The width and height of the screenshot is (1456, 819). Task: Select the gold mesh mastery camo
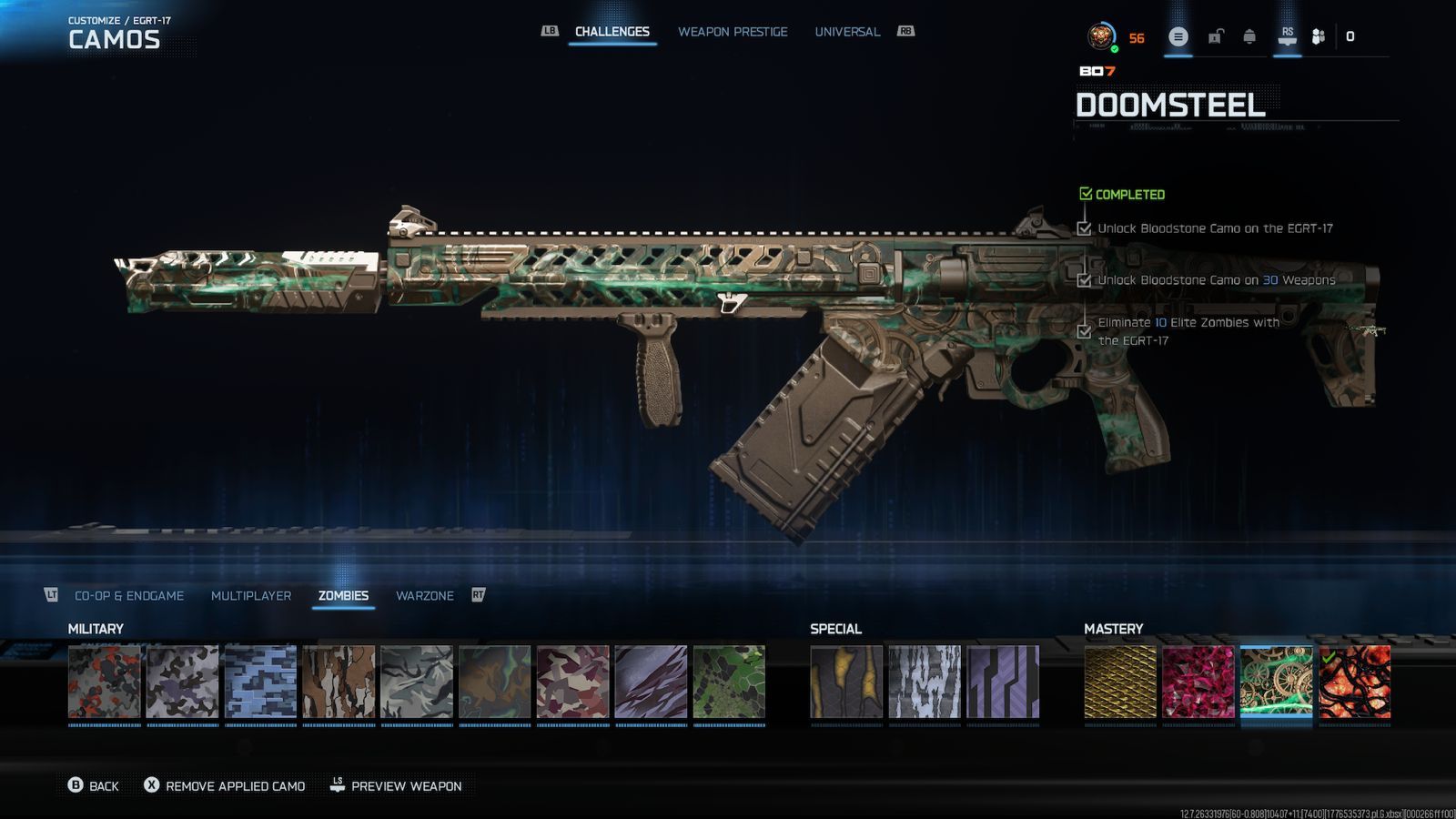point(1120,682)
